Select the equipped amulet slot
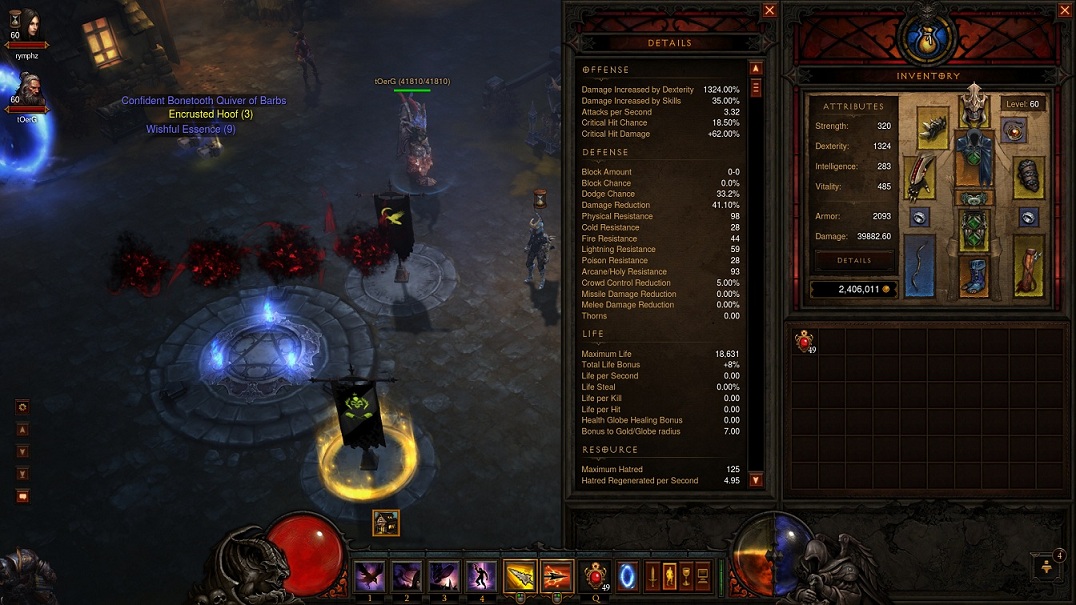The image size is (1076, 605). pyautogui.click(x=1015, y=131)
